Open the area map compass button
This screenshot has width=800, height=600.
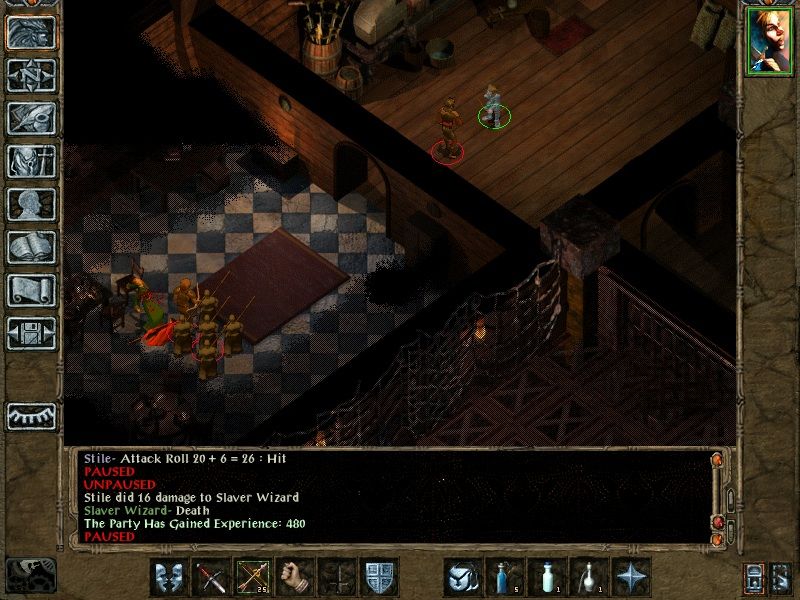coord(31,75)
